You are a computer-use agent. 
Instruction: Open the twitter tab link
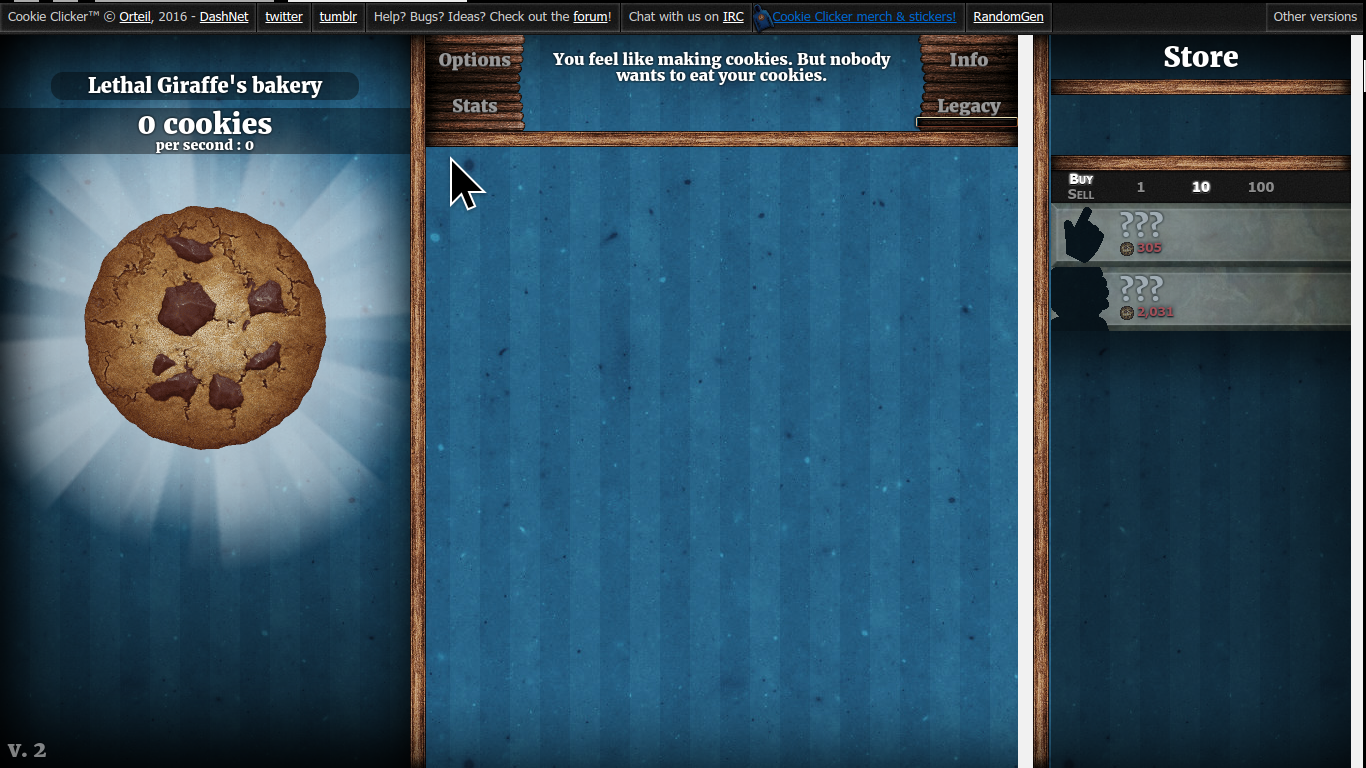(284, 16)
